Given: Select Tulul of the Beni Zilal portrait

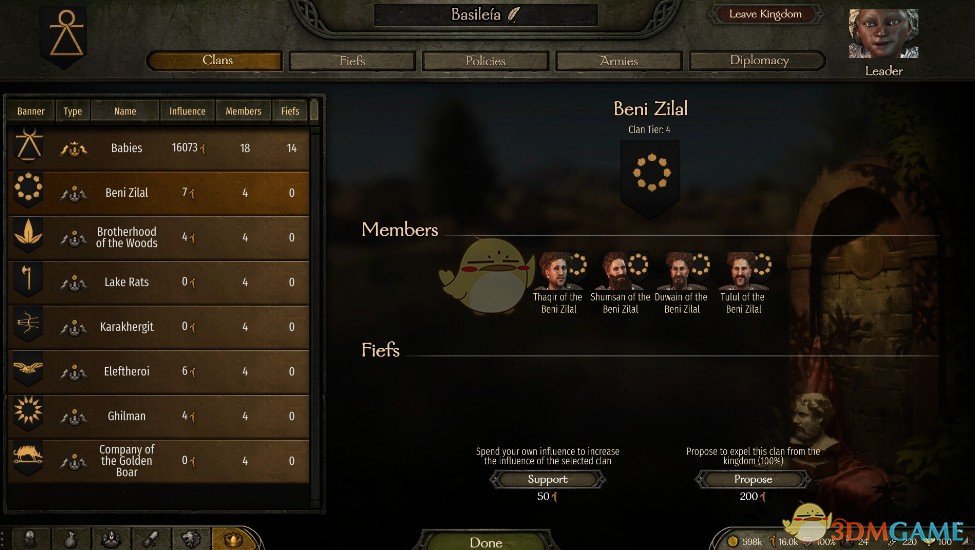Looking at the screenshot, I should coord(741,271).
